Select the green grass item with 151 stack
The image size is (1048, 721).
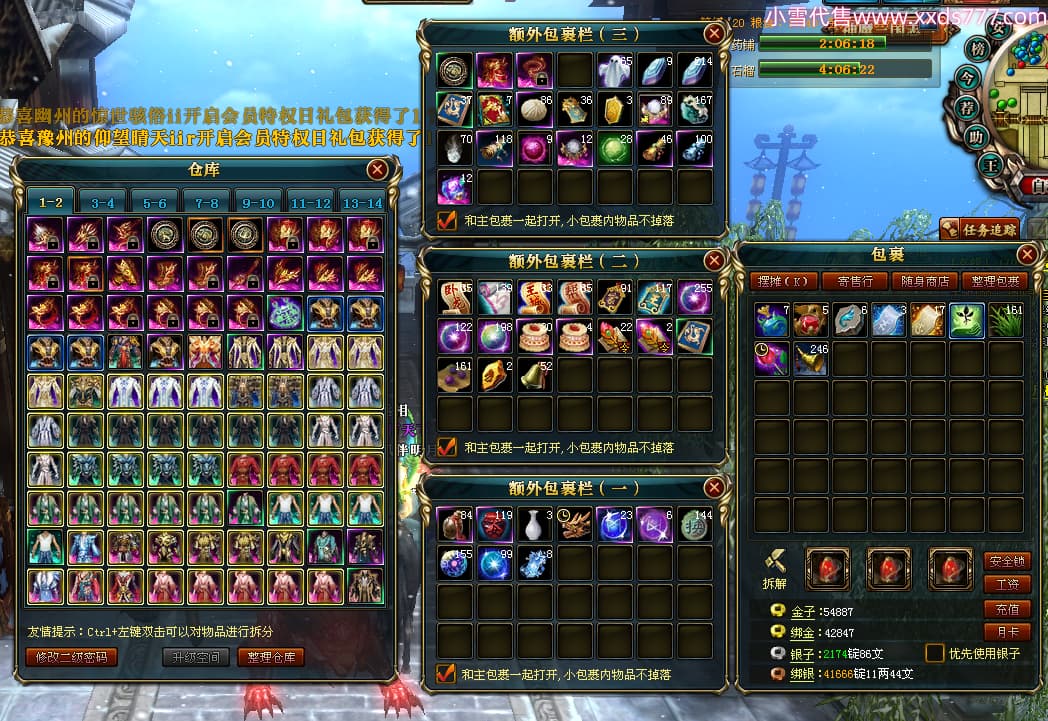1007,320
